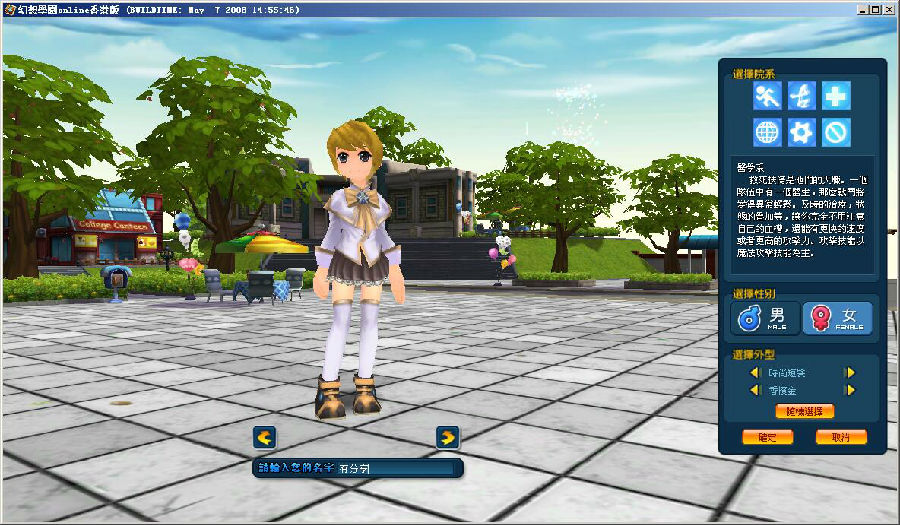The height and width of the screenshot is (525, 900).
Task: Cycle to the previous hair color
Action: tap(755, 391)
